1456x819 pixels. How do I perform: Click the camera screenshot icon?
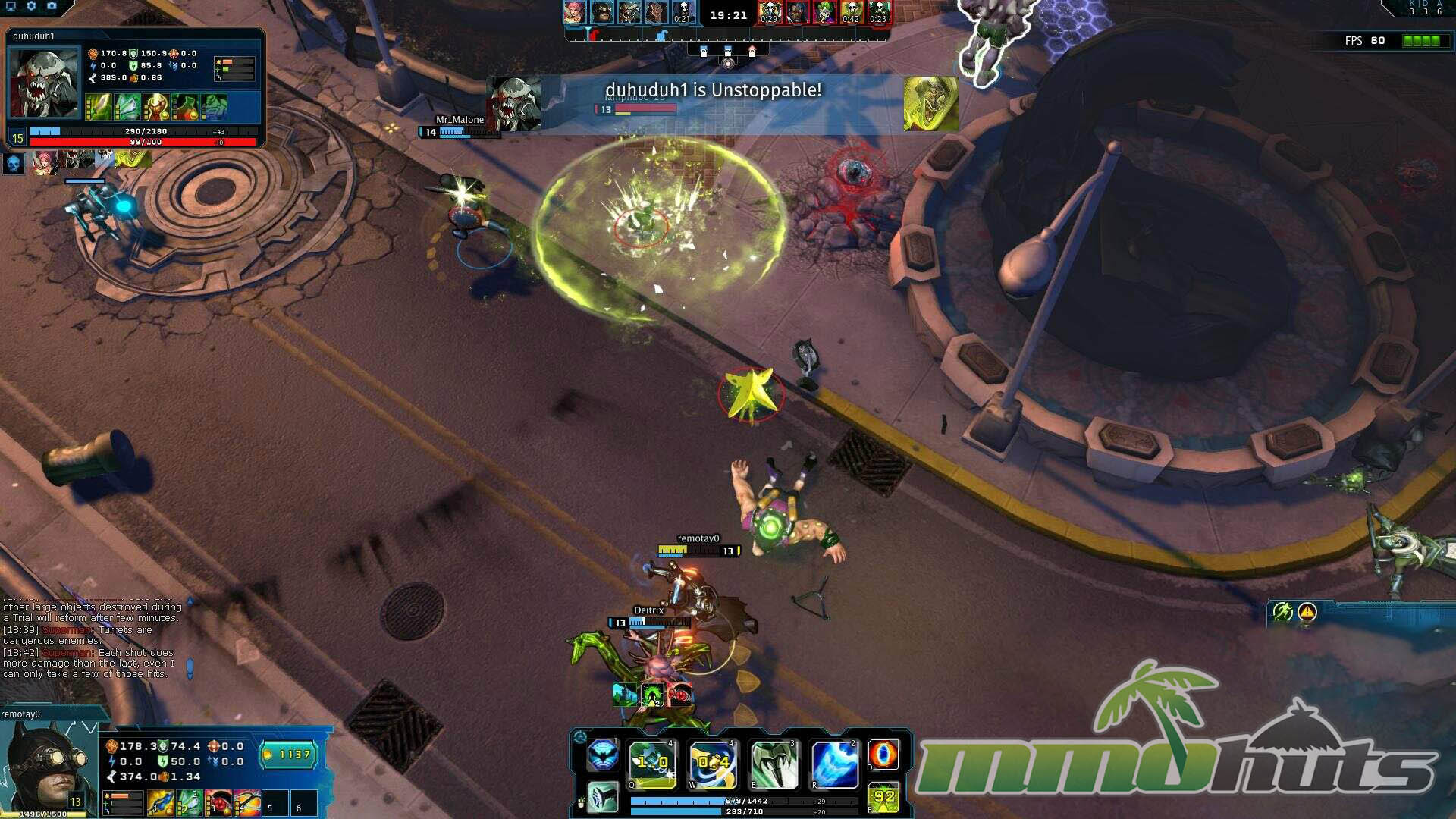(x=52, y=6)
